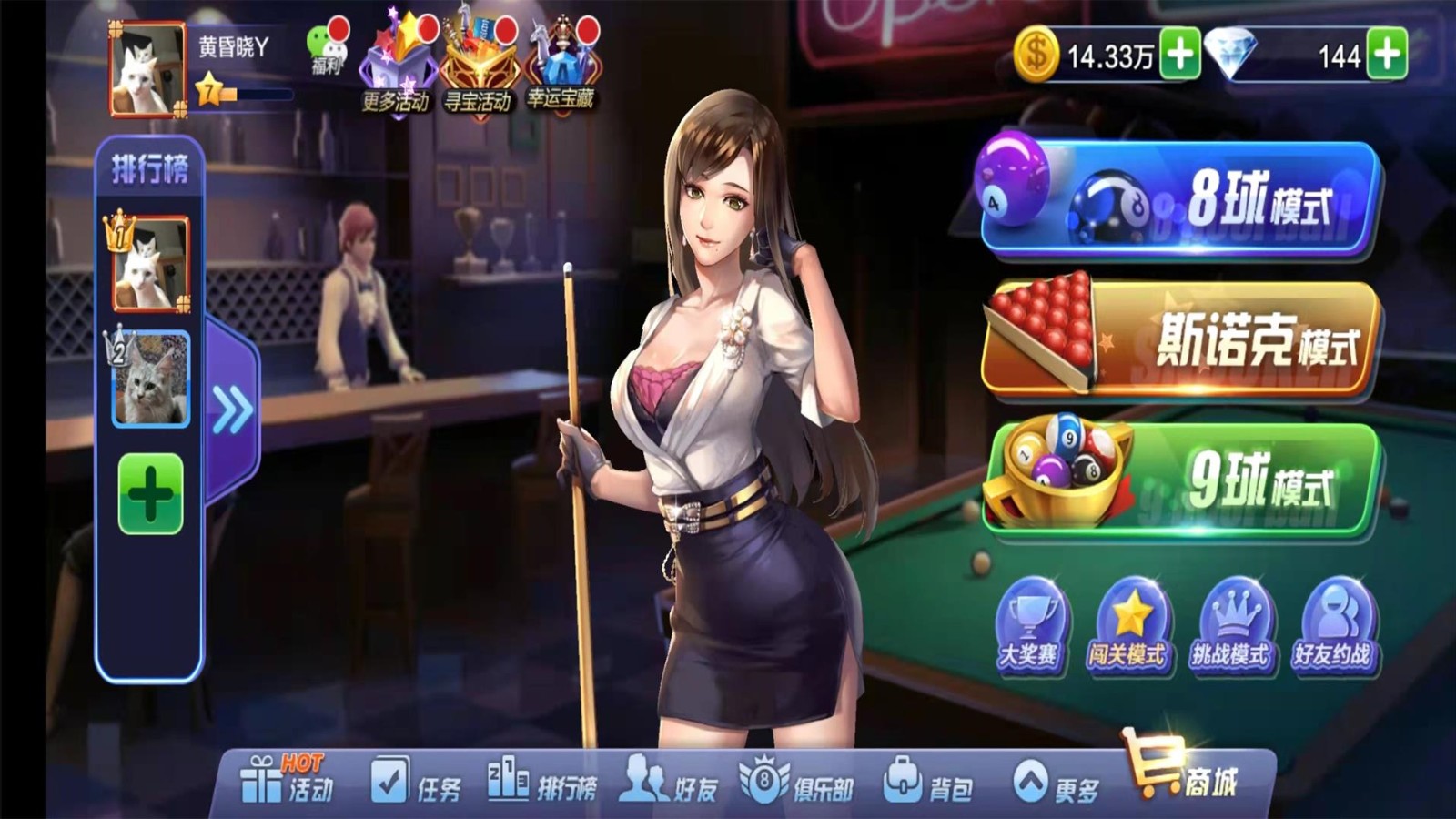Open the 好友 friends list

670,783
